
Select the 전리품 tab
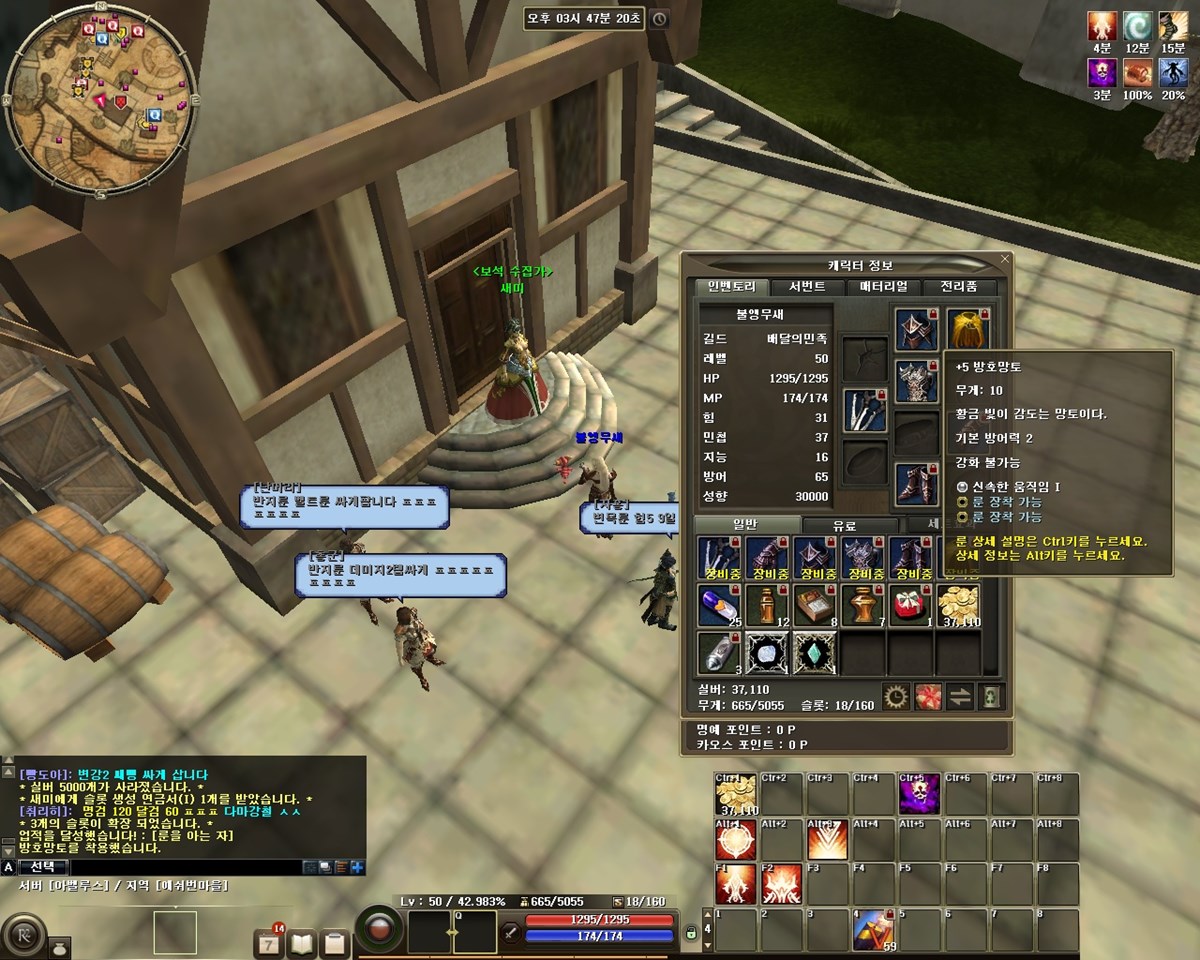click(x=958, y=287)
